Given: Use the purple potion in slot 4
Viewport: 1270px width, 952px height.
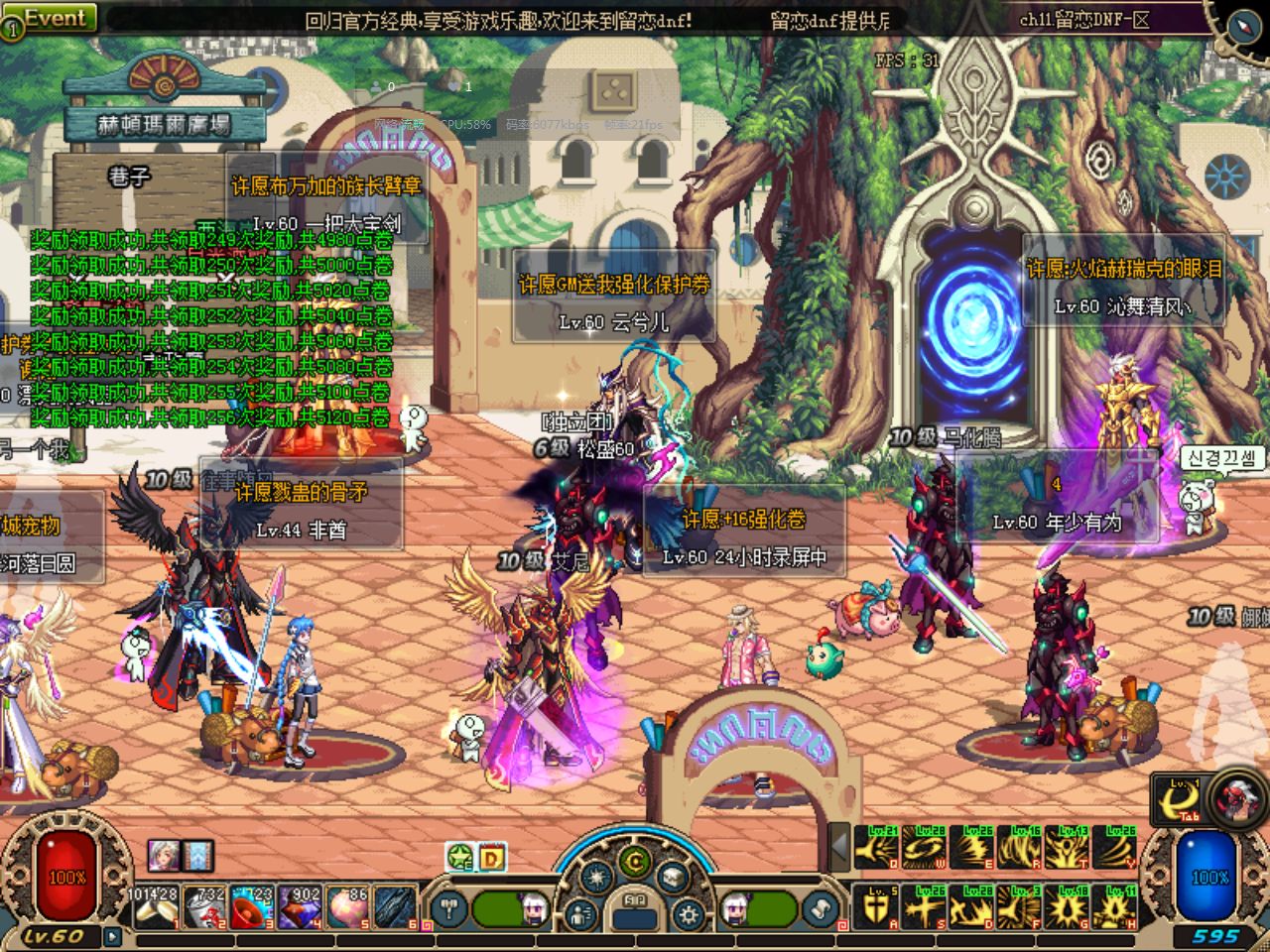Looking at the screenshot, I should [301, 907].
